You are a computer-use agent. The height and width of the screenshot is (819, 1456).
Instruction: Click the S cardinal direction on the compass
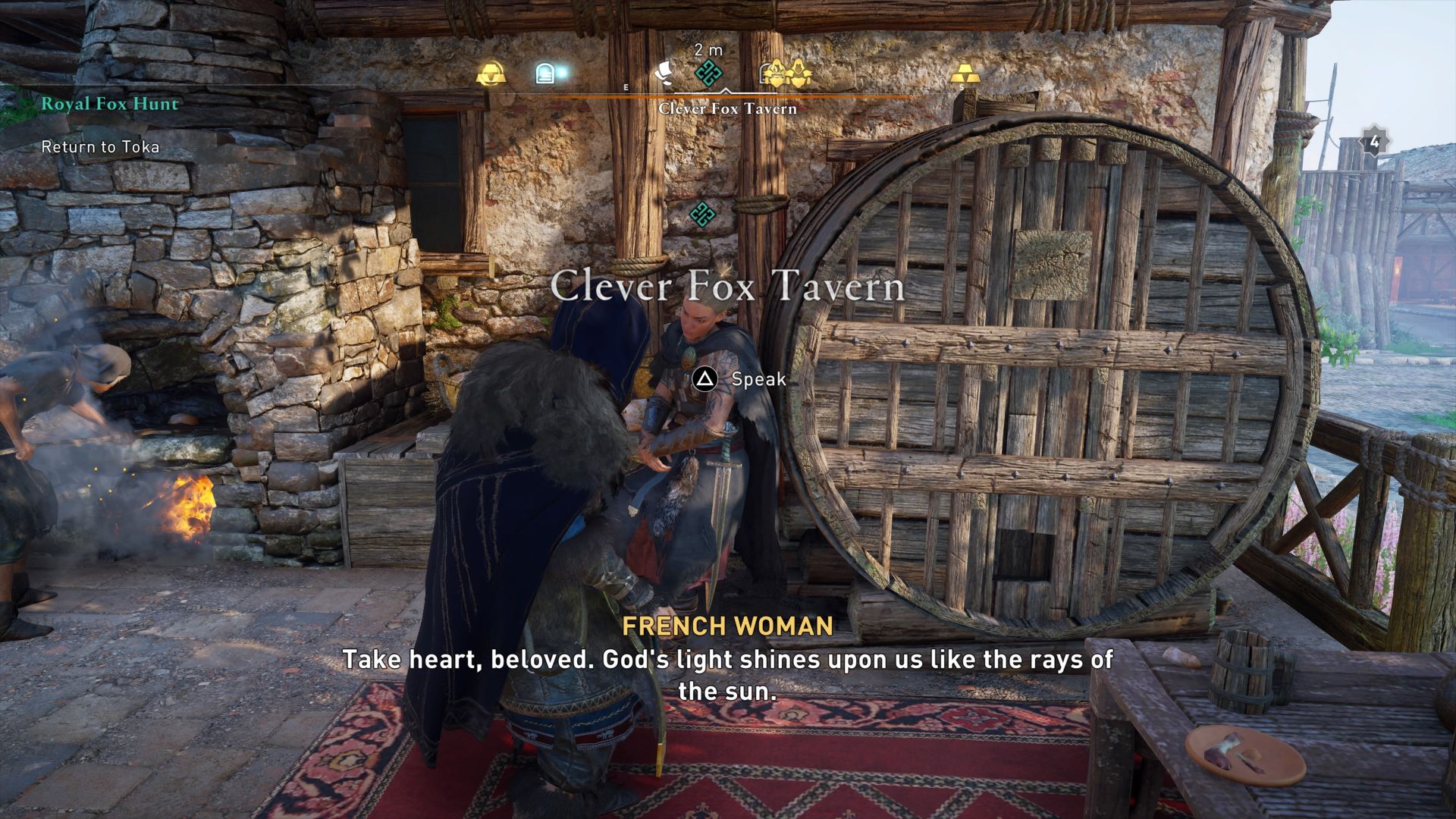pos(962,87)
